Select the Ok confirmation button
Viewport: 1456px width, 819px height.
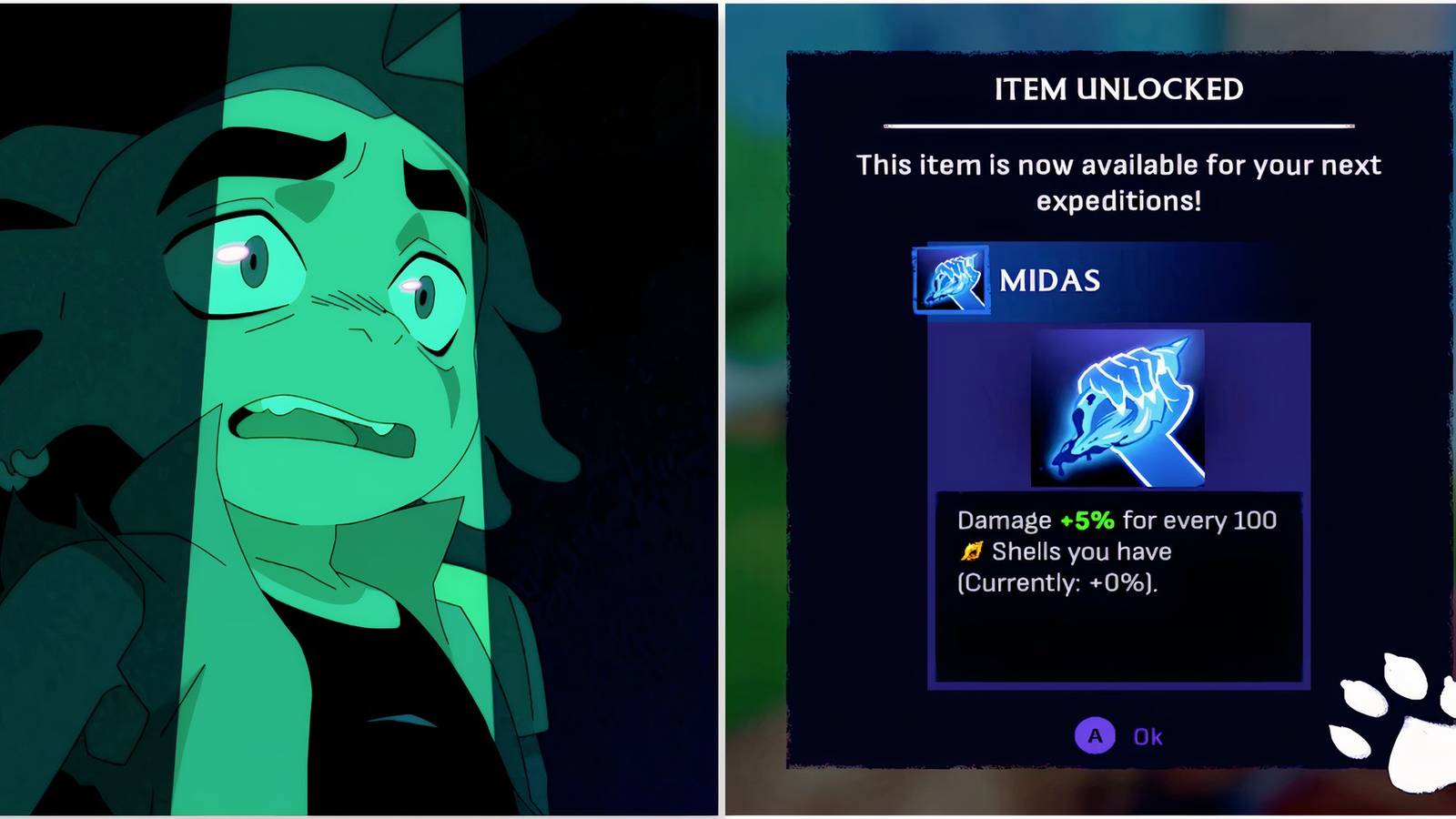tap(1119, 736)
